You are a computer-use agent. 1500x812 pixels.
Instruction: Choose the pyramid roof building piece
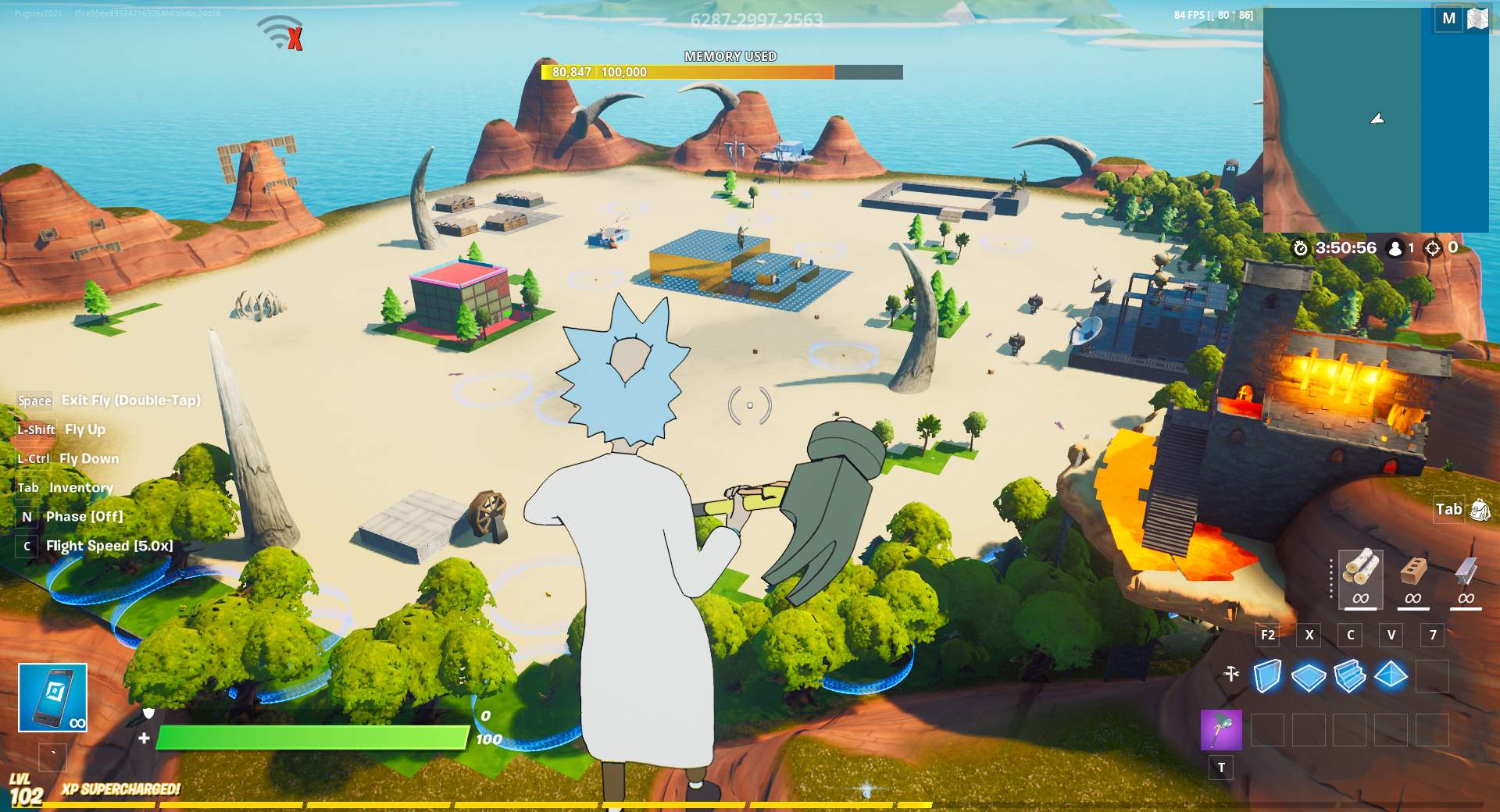(1391, 675)
